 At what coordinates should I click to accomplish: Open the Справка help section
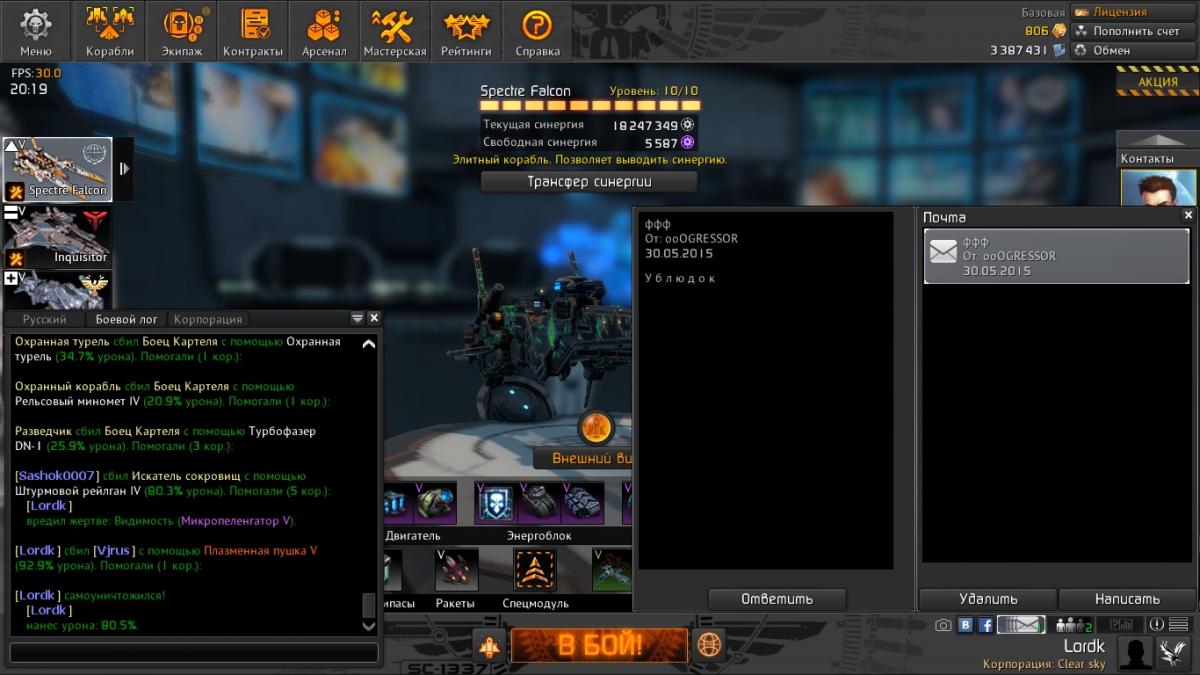537,31
